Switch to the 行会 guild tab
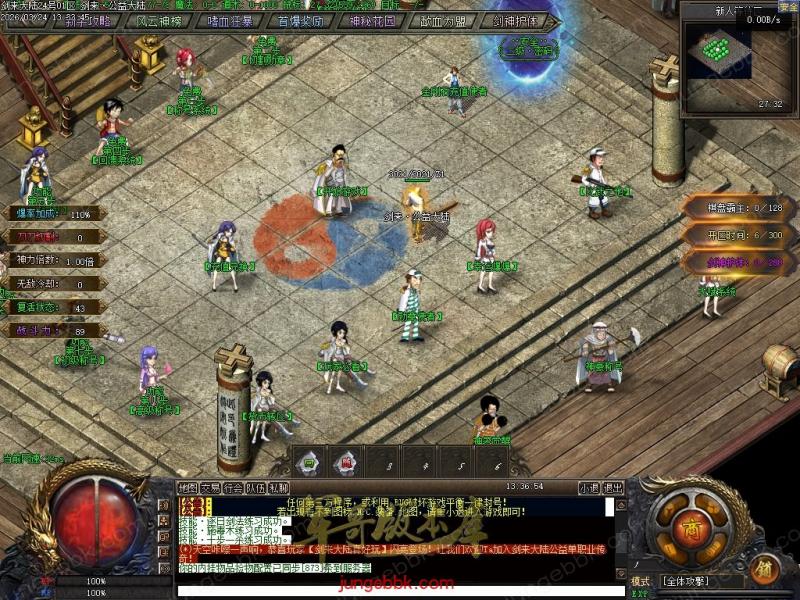This screenshot has height=600, width=800. [233, 488]
